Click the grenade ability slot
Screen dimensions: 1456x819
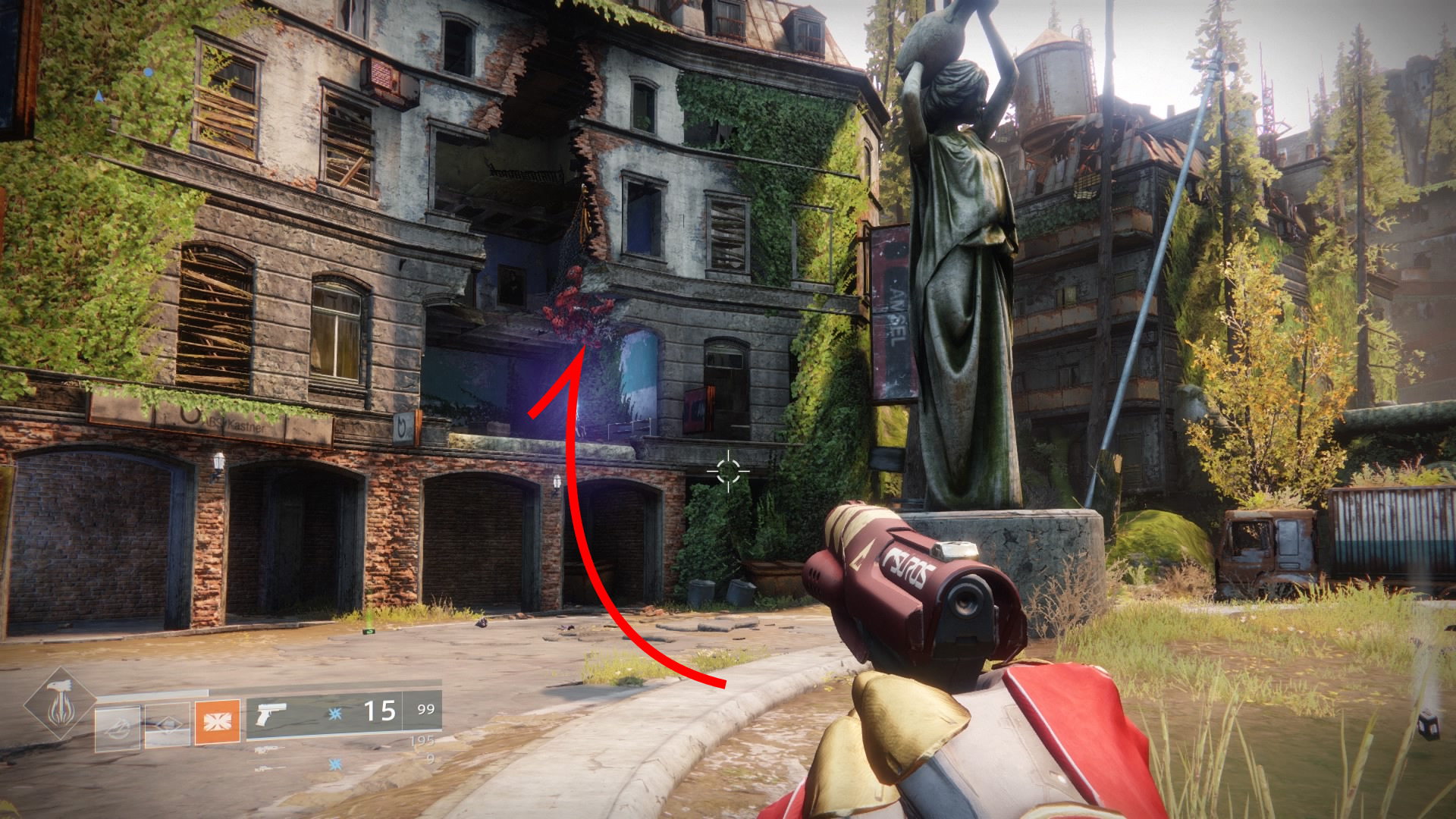(118, 728)
